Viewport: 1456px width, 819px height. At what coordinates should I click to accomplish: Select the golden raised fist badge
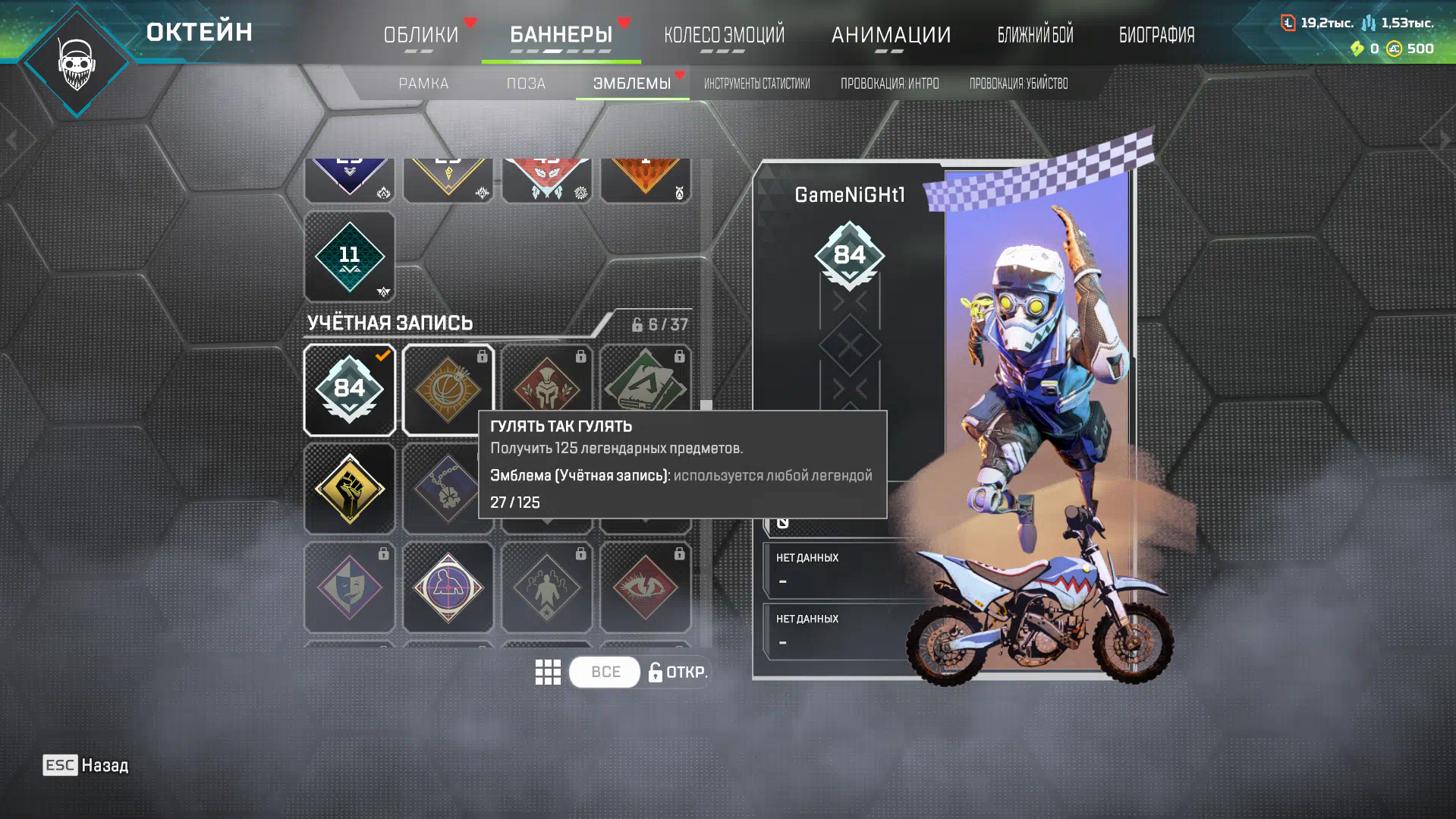[x=350, y=489]
